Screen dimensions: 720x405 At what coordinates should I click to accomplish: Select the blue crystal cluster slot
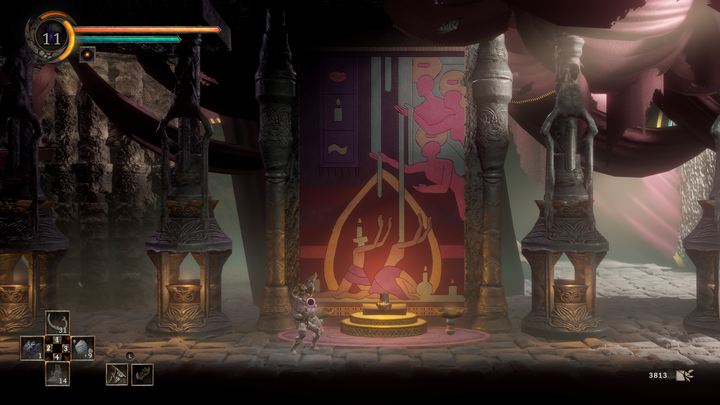pos(32,348)
